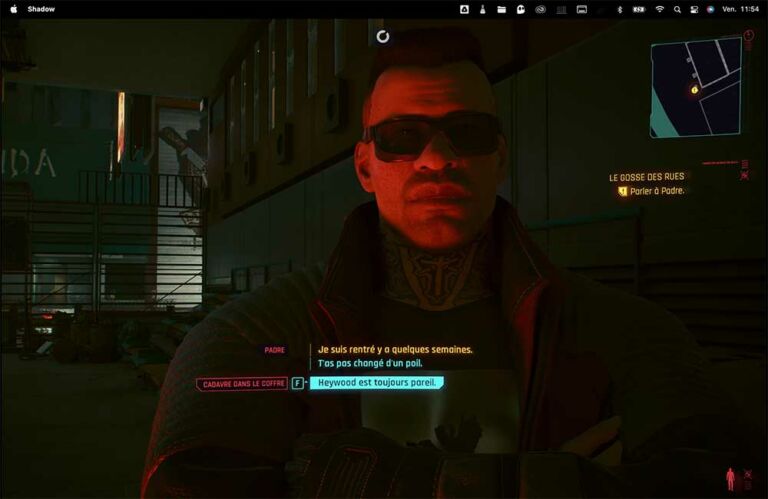The width and height of the screenshot is (768, 499).
Task: Choose the reply "Heywood est toujours pareil."
Action: pyautogui.click(x=376, y=382)
